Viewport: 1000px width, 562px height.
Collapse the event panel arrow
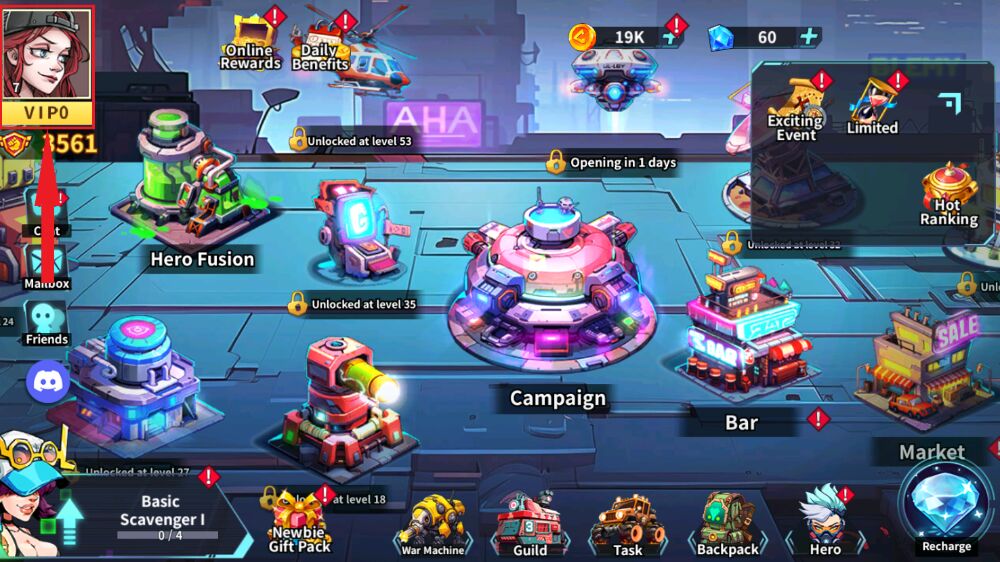(948, 101)
